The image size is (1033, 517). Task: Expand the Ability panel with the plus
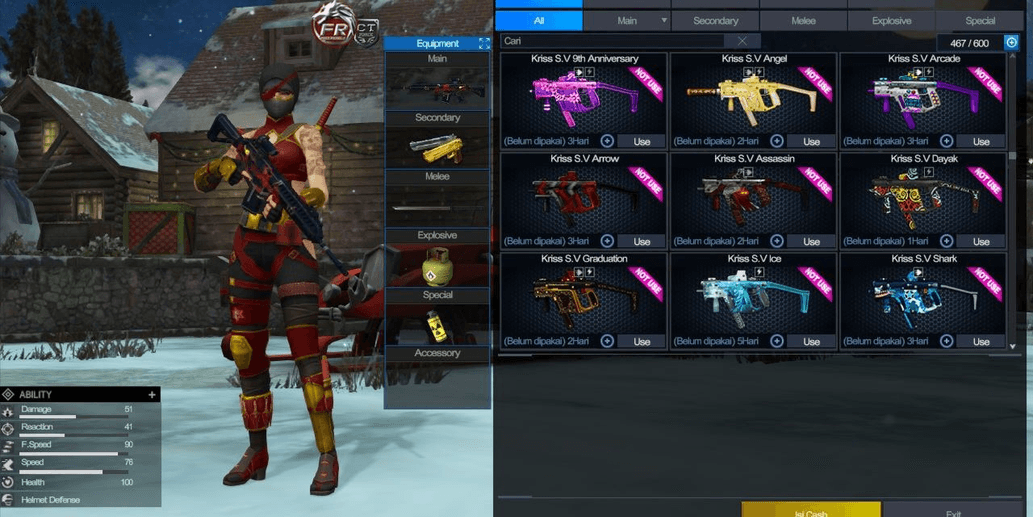click(x=152, y=395)
